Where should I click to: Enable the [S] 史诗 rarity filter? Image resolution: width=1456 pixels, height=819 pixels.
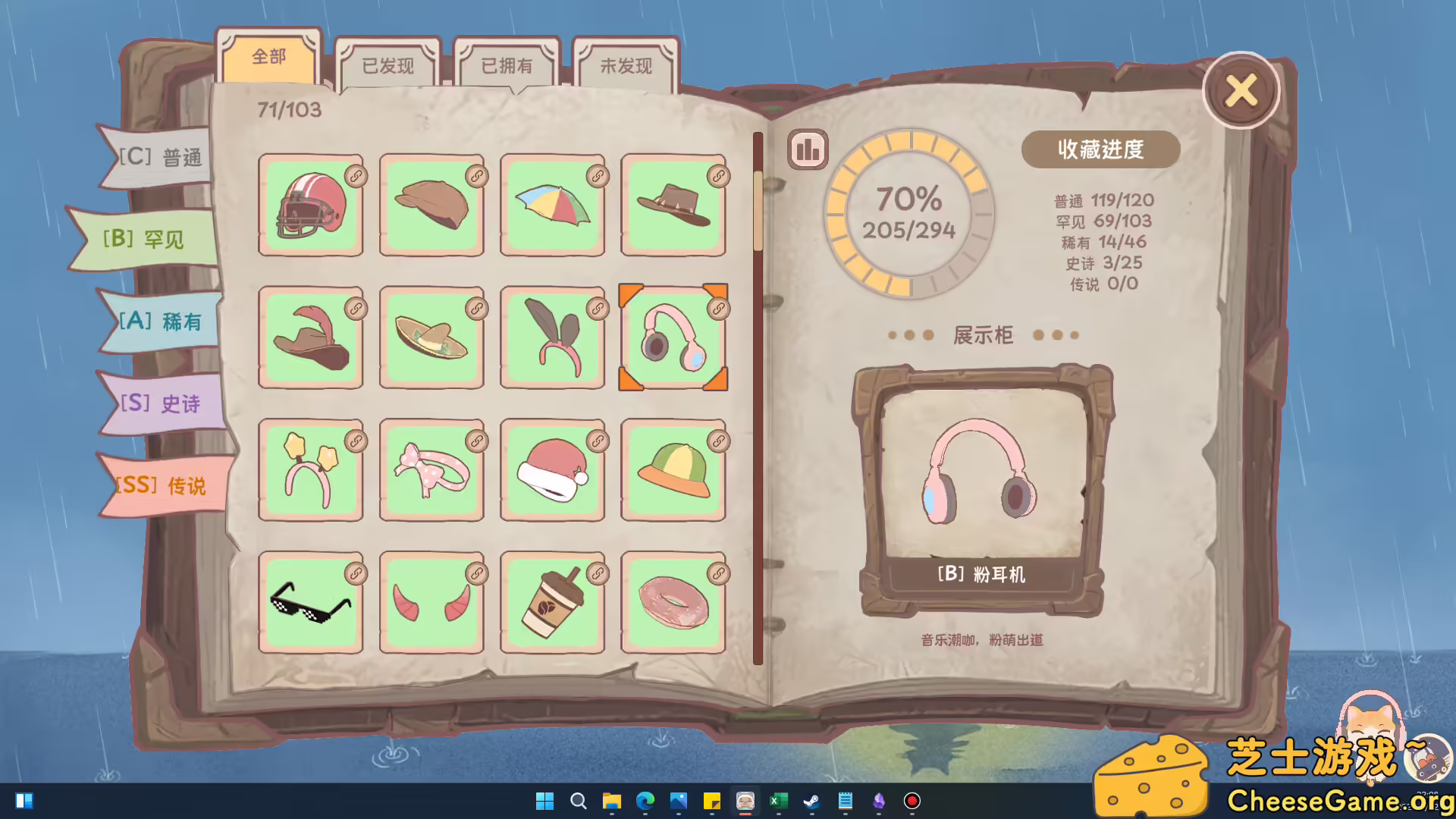coord(159,404)
